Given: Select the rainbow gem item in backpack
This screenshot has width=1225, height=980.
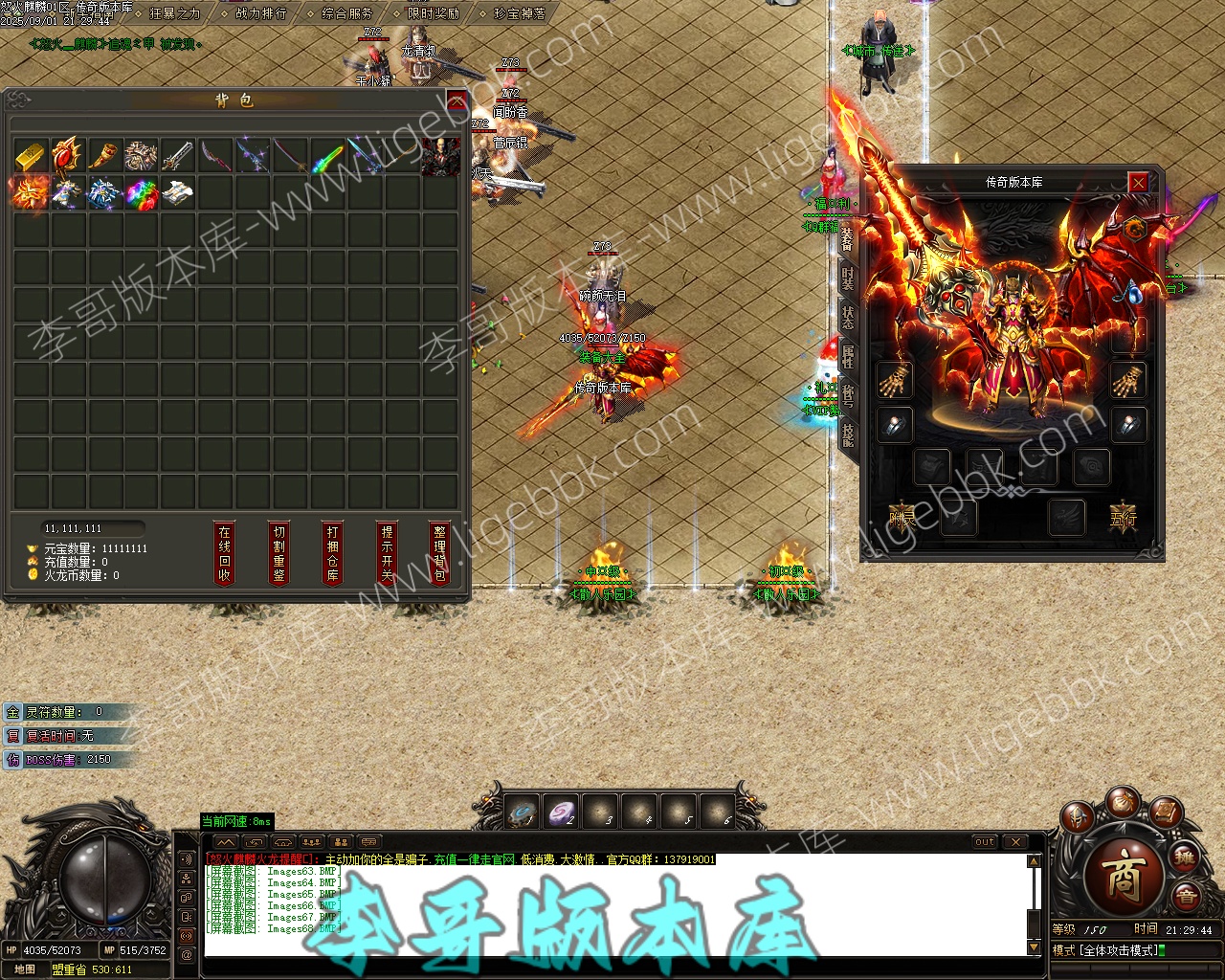Looking at the screenshot, I should tap(142, 192).
